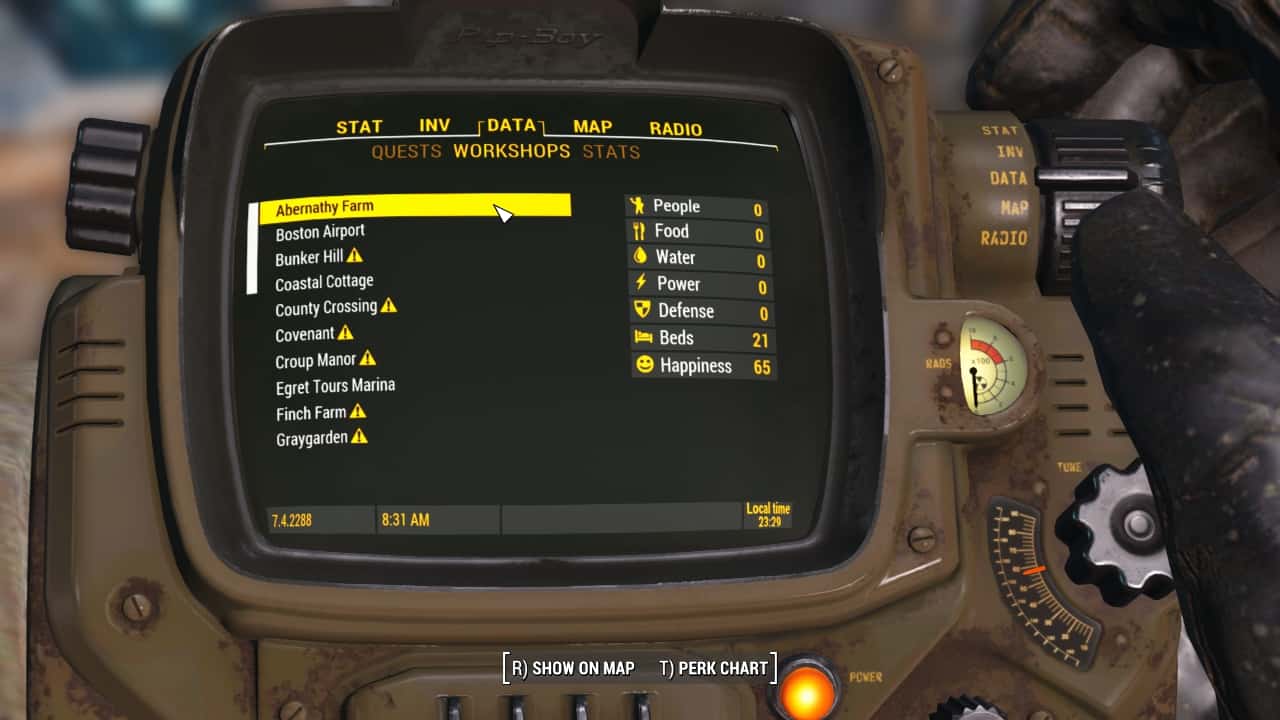This screenshot has width=1280, height=720.
Task: Click the SHOW ON MAP button
Action: (572, 668)
